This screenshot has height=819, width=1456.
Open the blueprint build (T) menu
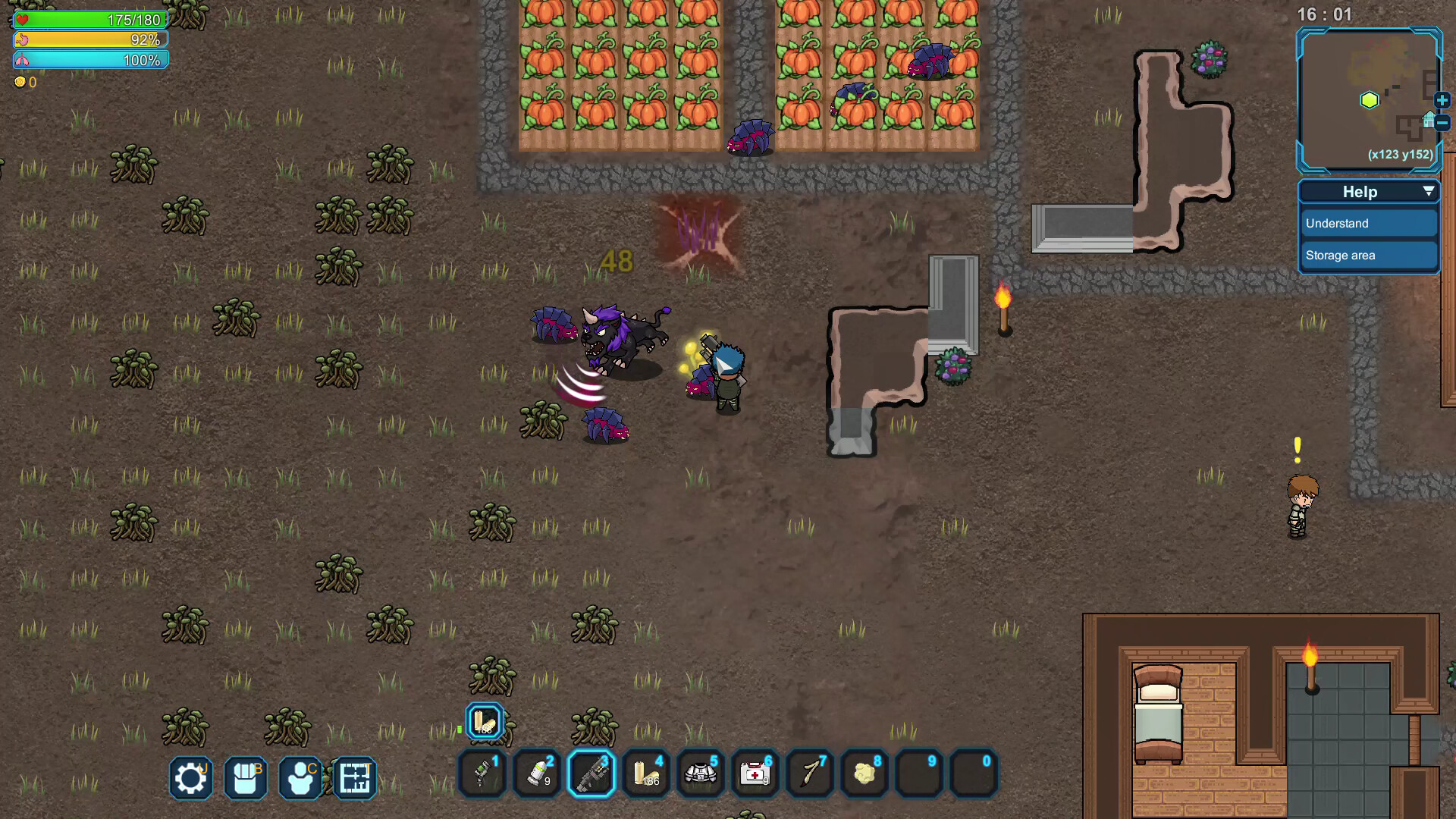pos(354,778)
